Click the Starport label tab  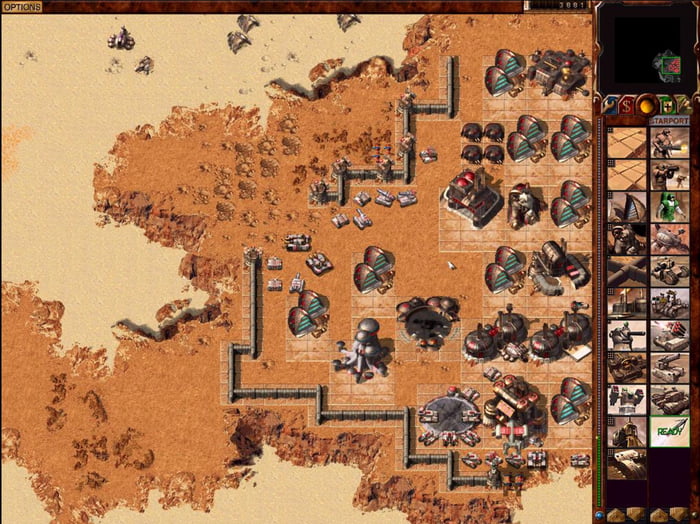pyautogui.click(x=669, y=121)
